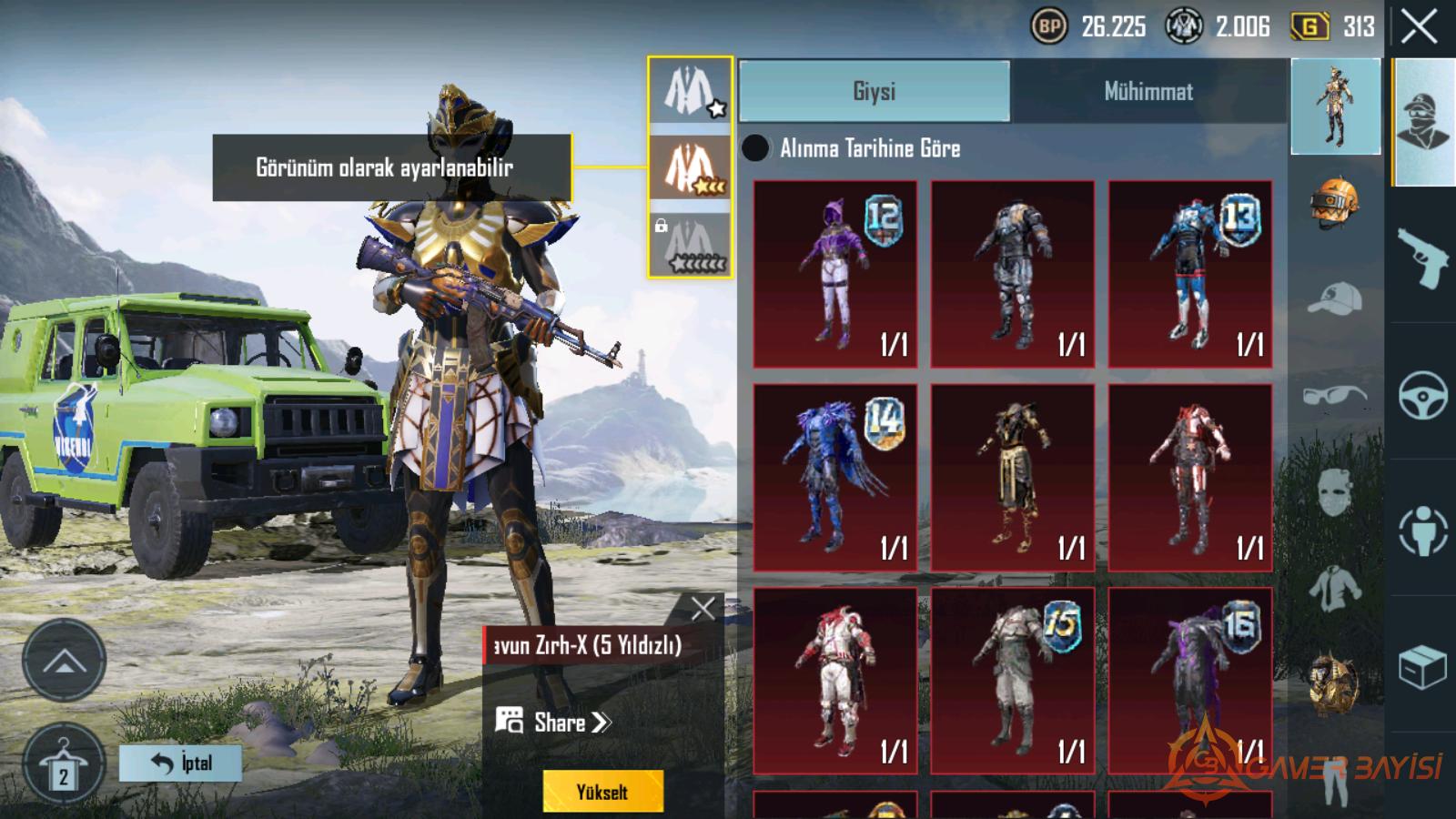Choose the blue and red outfit numbered 13
Viewport: 1456px width, 819px height.
tap(1190, 274)
